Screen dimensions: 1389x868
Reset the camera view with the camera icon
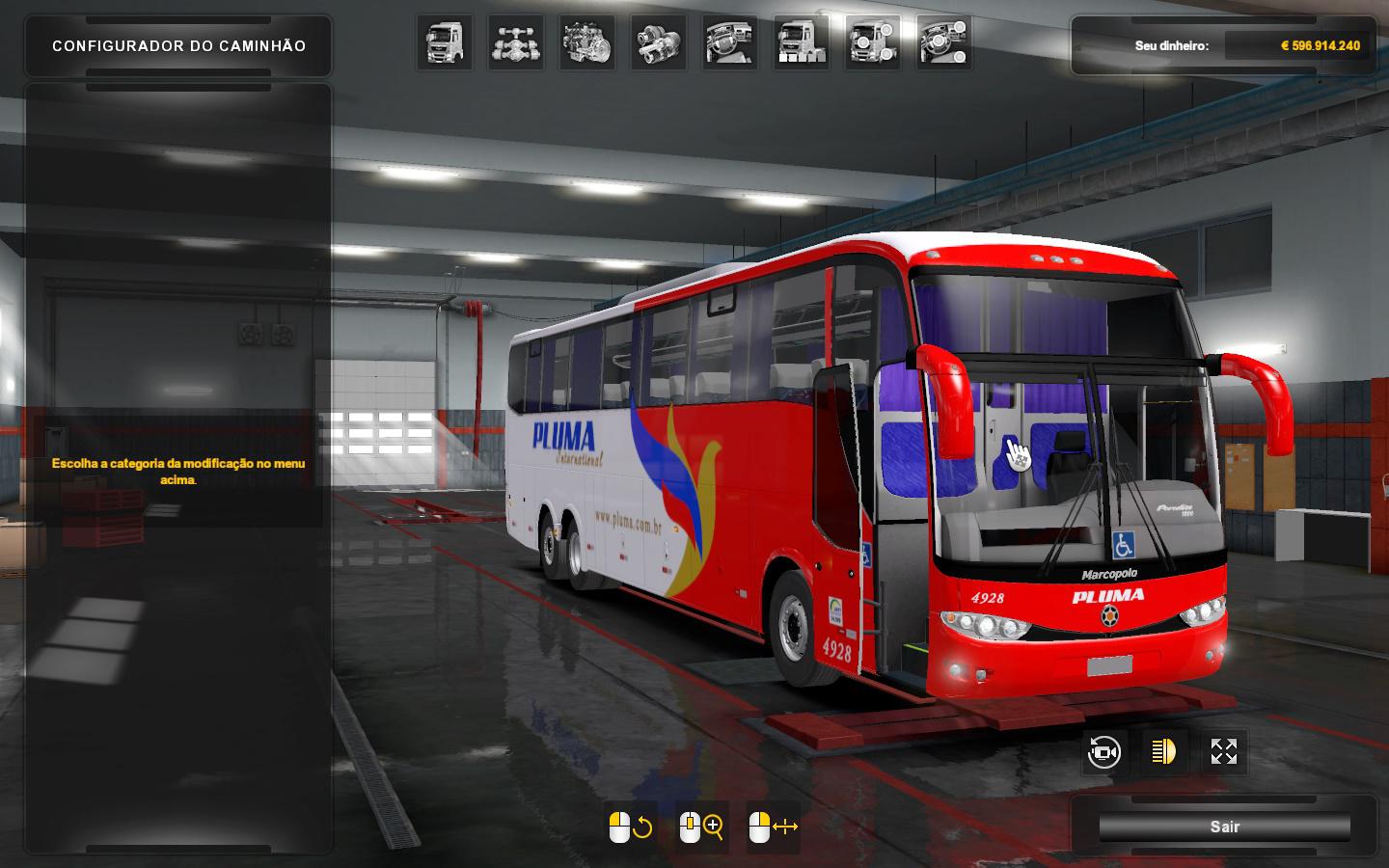[x=1103, y=752]
